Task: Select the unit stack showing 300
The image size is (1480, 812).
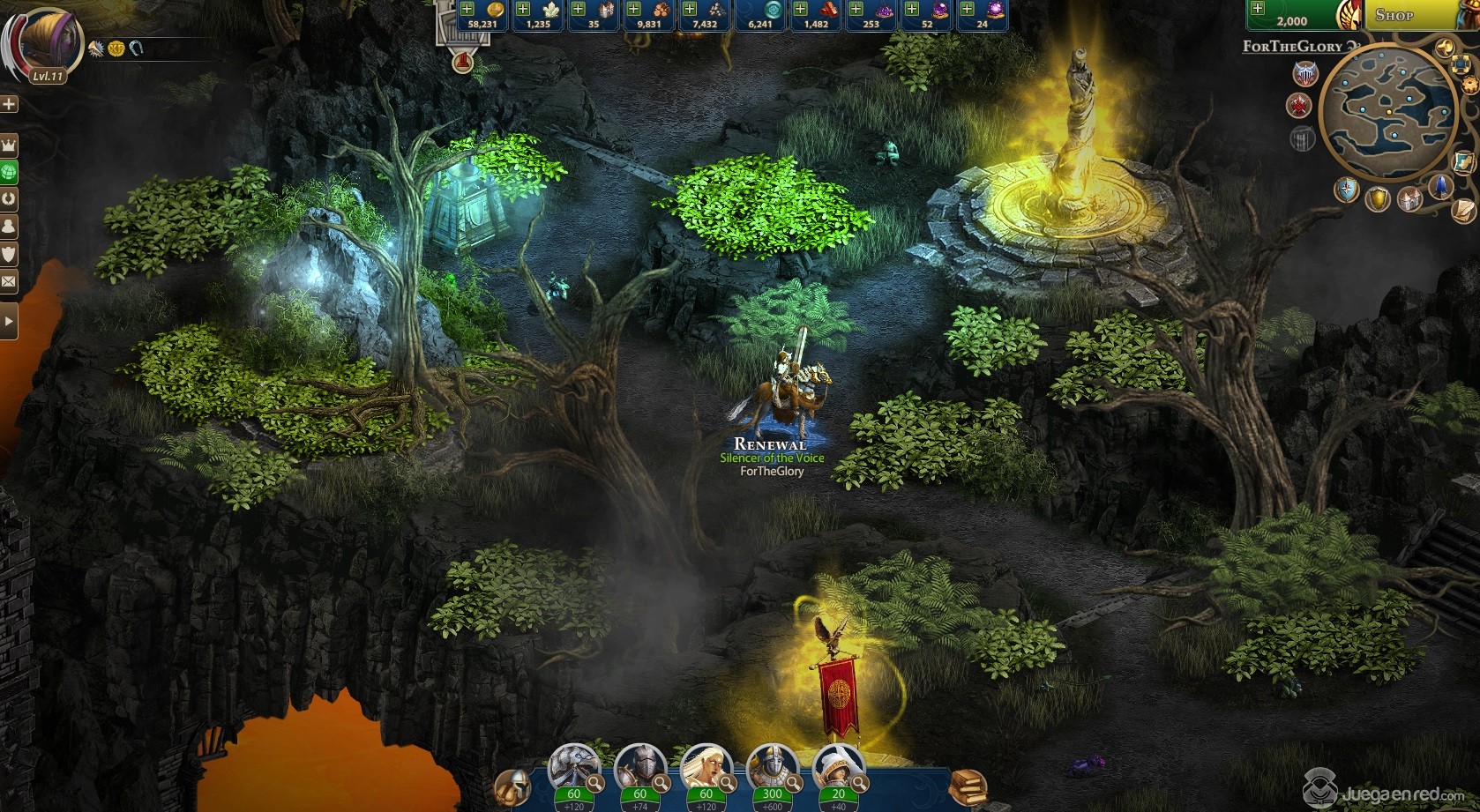Action: pyautogui.click(x=772, y=765)
